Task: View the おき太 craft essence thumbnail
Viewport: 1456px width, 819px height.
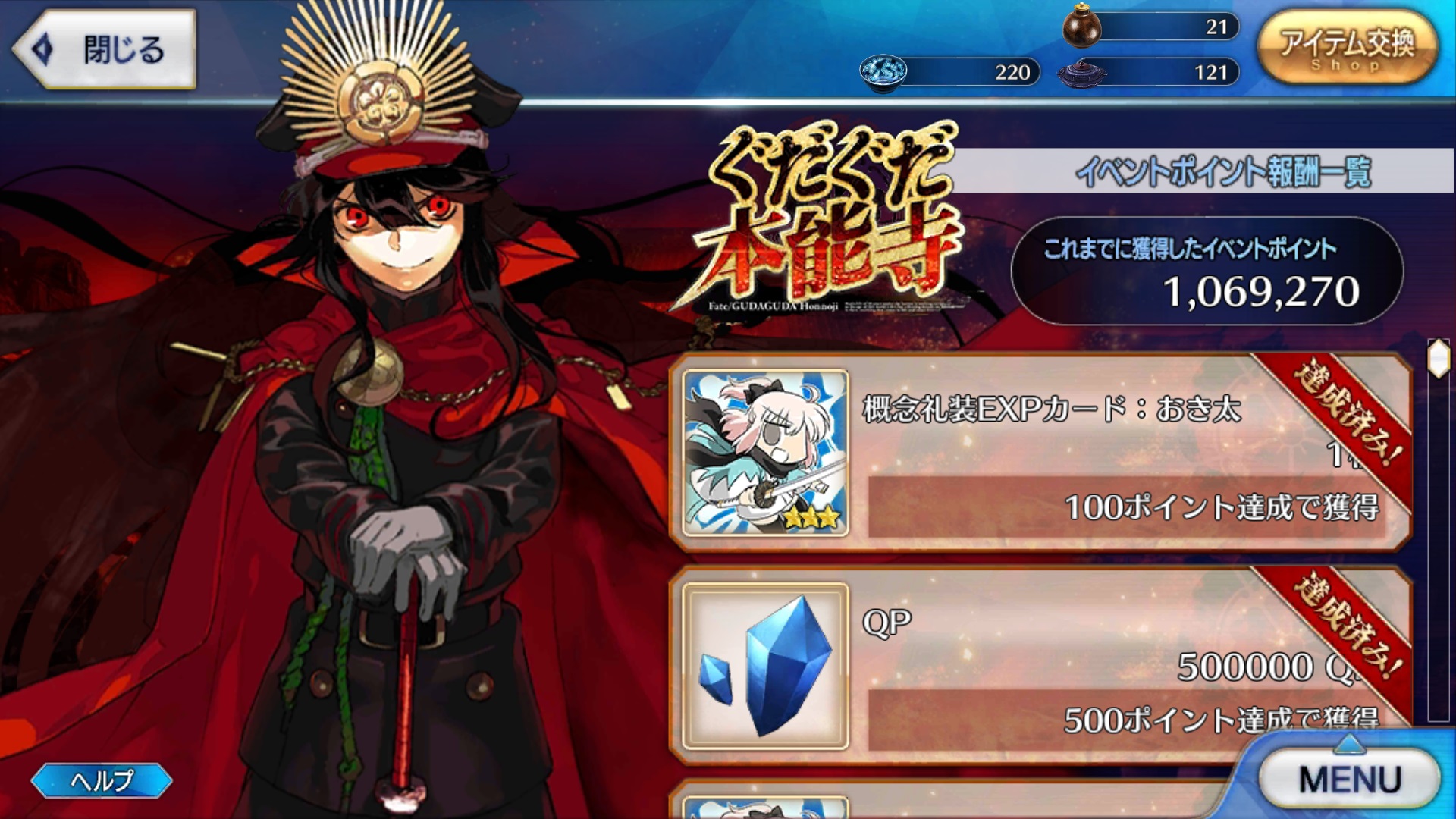Action: click(765, 453)
